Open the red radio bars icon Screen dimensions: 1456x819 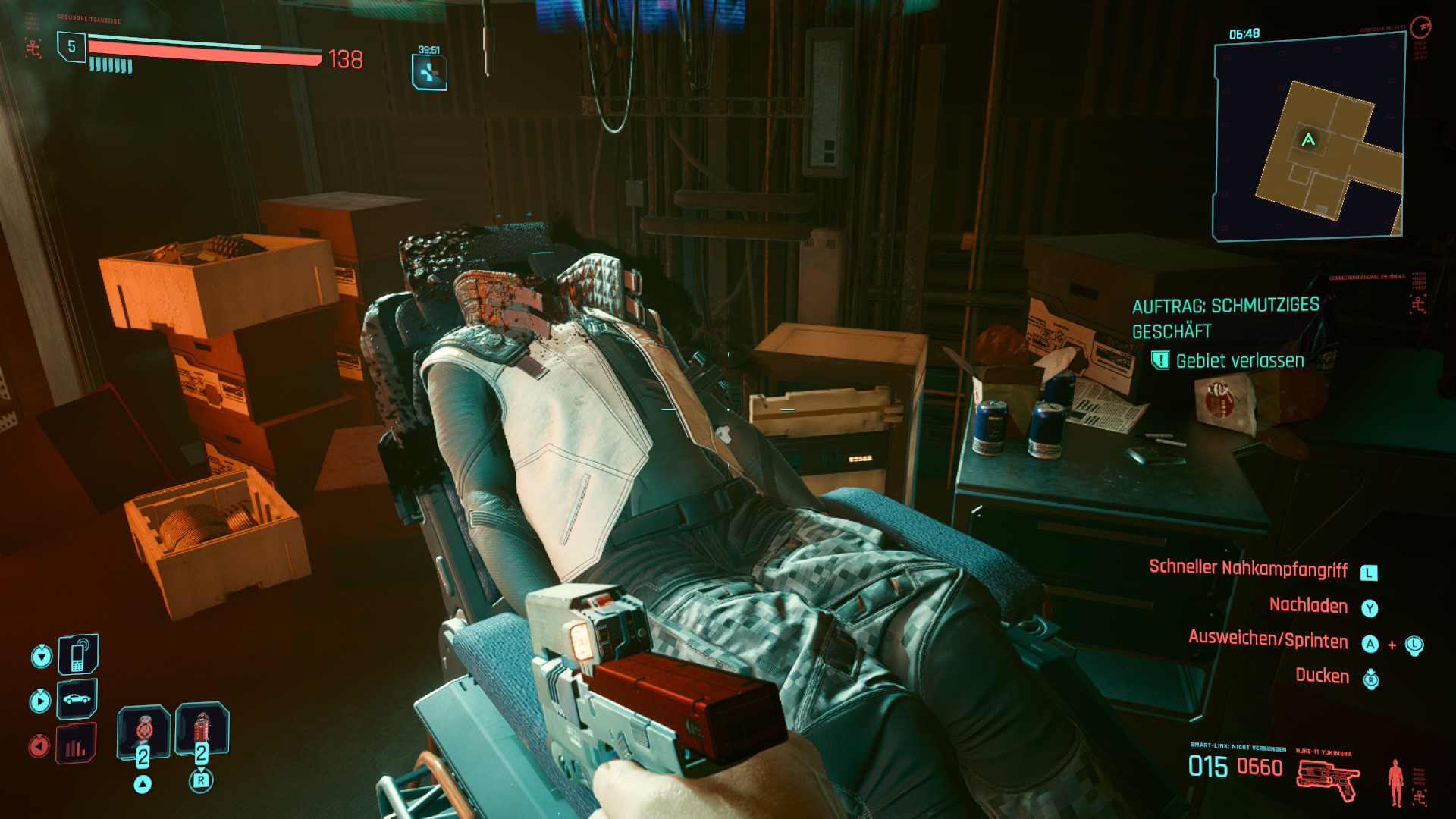76,745
